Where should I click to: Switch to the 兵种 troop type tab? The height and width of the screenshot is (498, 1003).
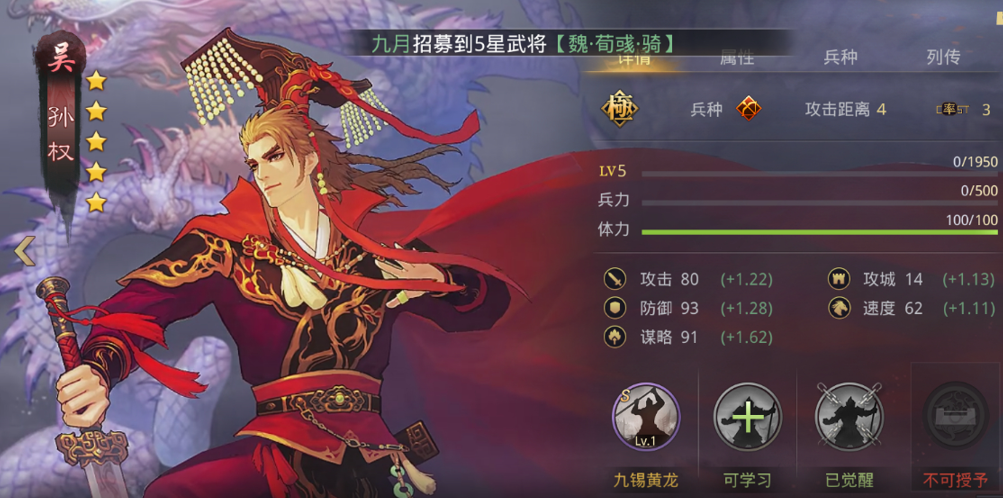point(840,57)
